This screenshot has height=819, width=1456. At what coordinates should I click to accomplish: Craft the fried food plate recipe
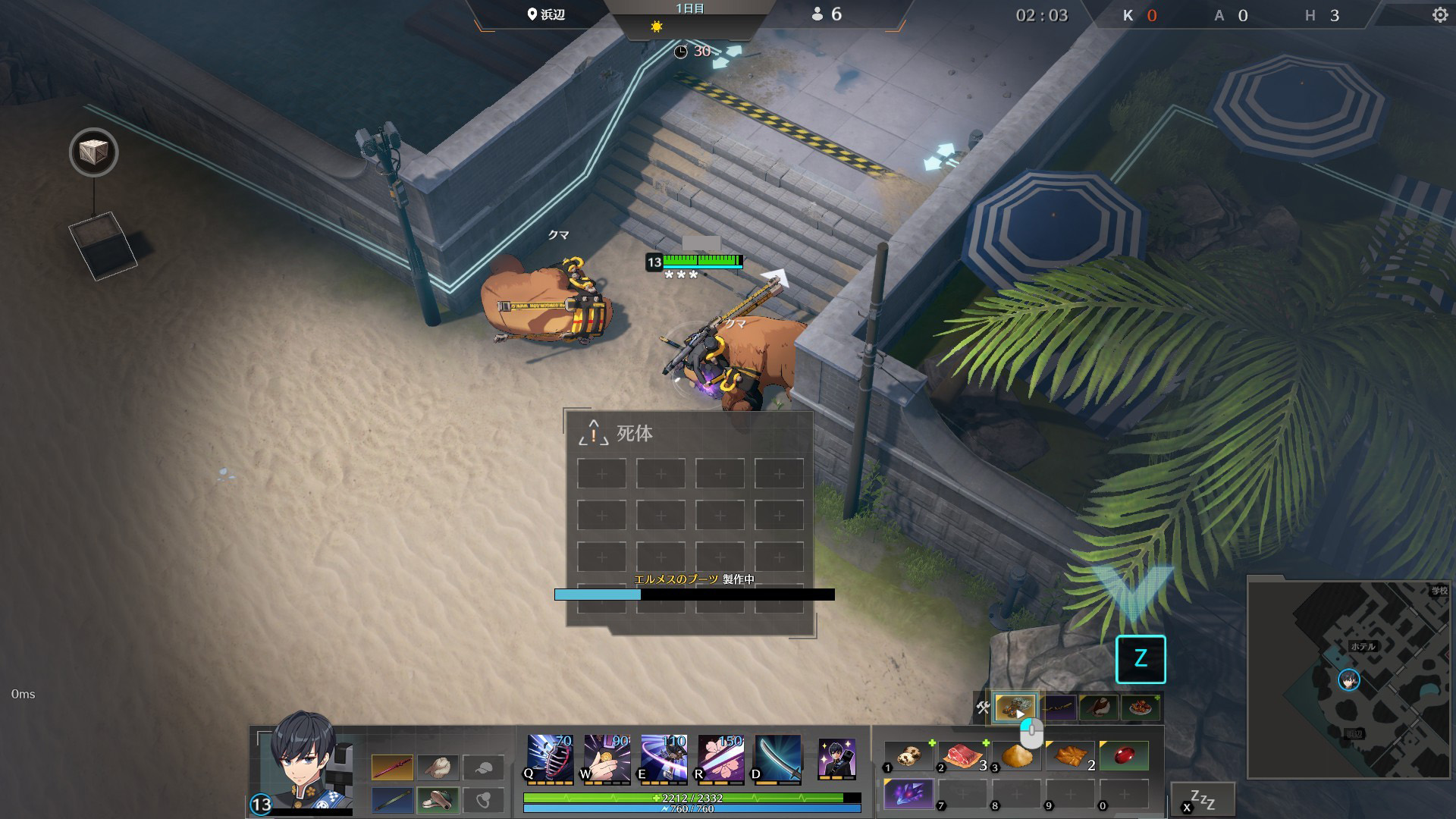coord(1140,708)
